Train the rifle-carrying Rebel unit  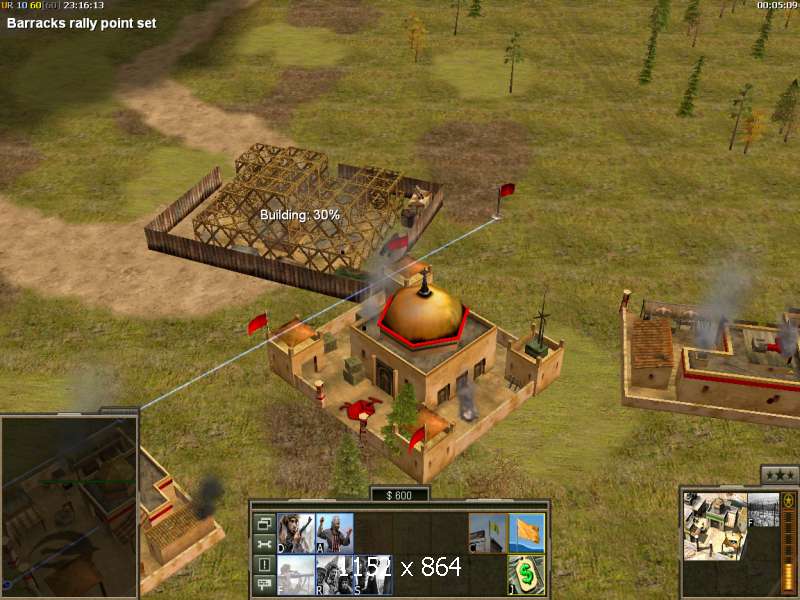tap(296, 534)
